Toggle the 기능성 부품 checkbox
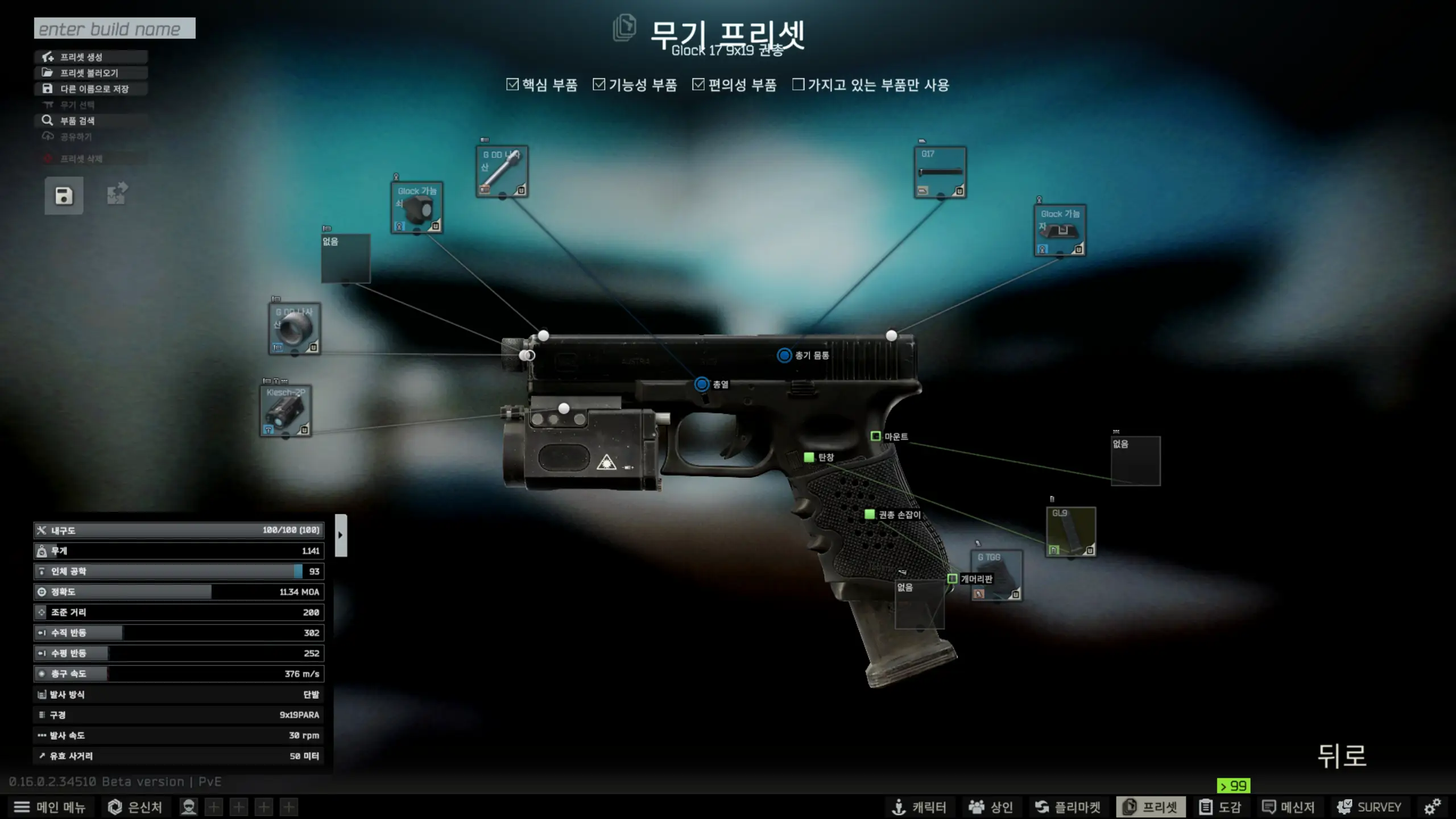 pyautogui.click(x=599, y=85)
